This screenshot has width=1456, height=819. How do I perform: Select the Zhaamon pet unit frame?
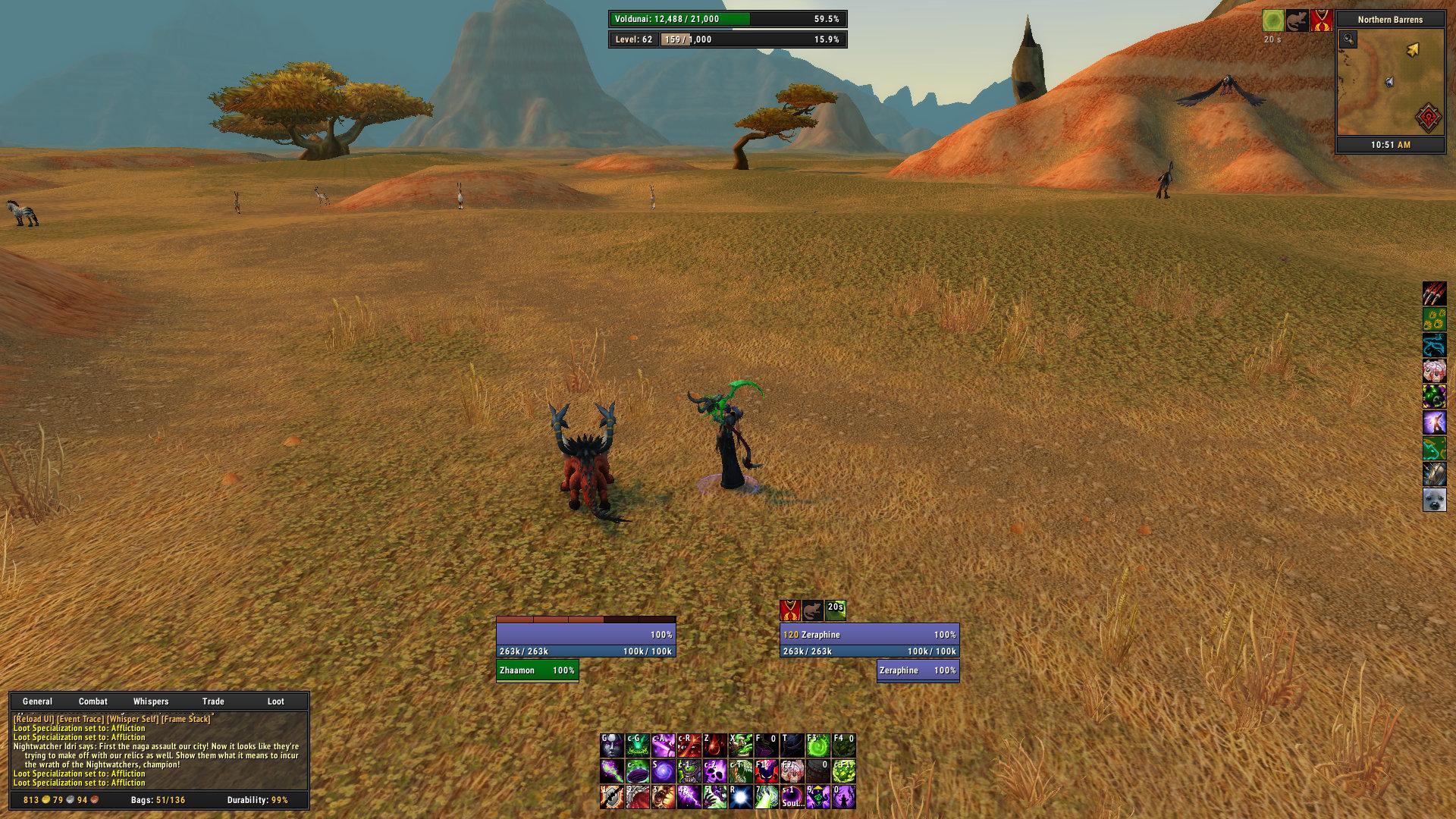tap(537, 670)
